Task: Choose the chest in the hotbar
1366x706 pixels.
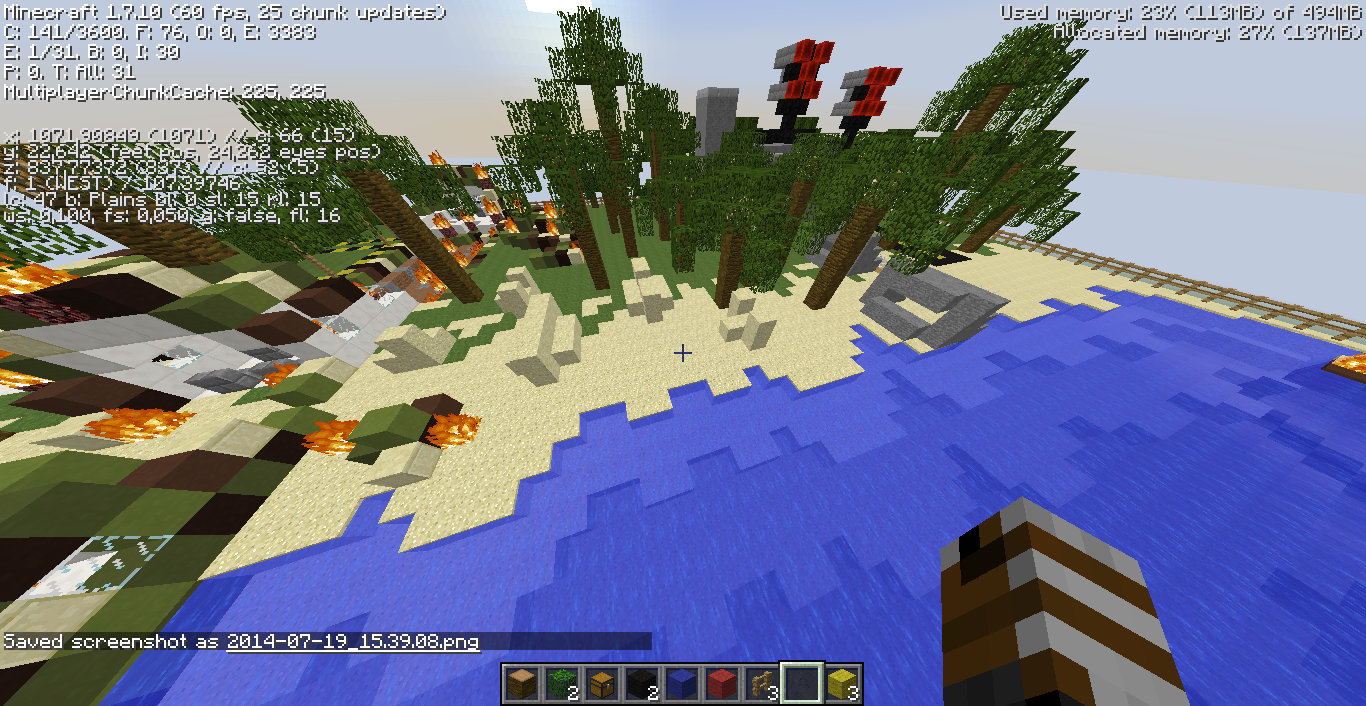Action: 601,684
